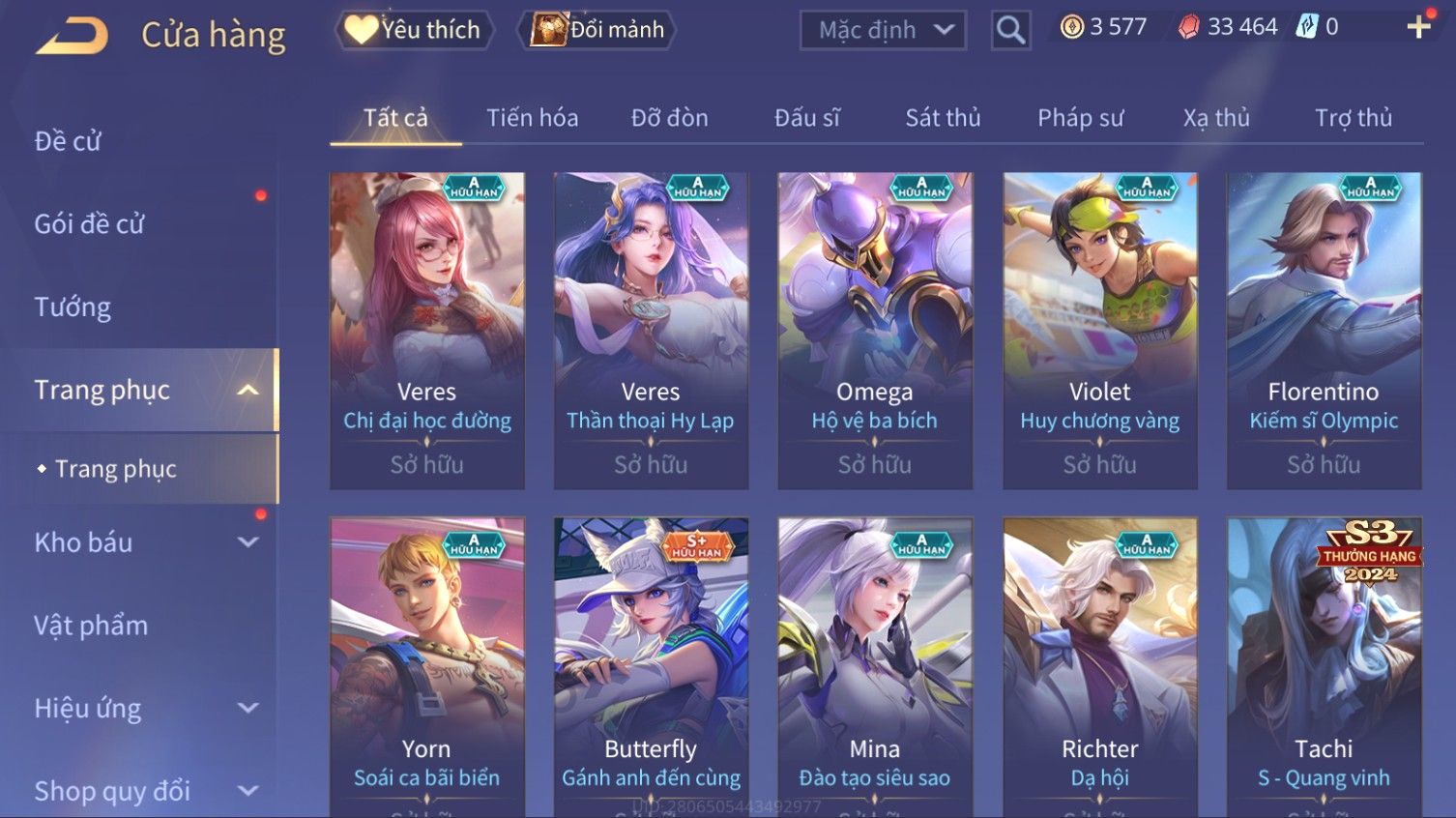Pick the Florentino Kiếm sĩ Olympic skin
The height and width of the screenshot is (818, 1456).
click(x=1324, y=330)
